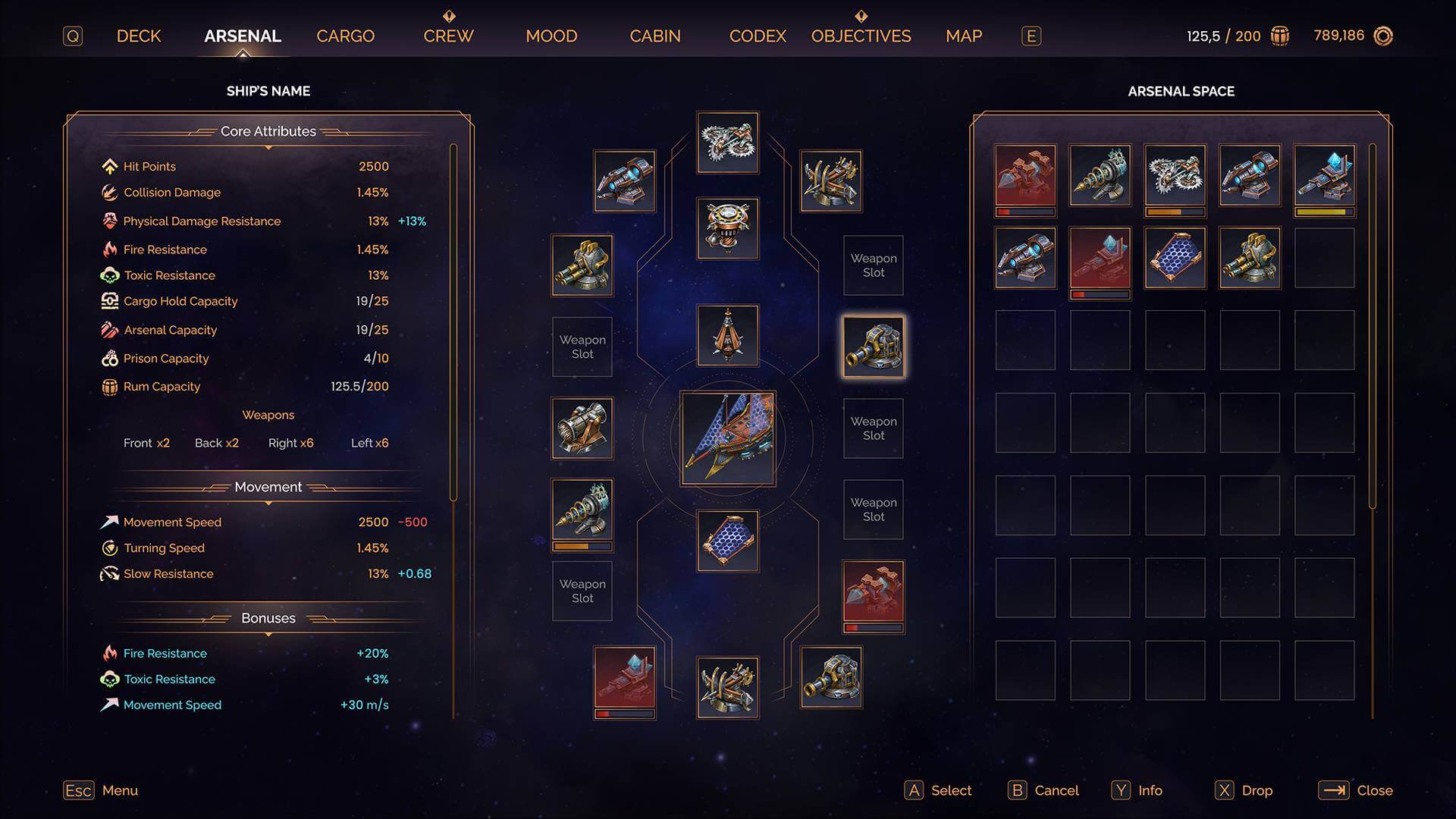The image size is (1456, 819).
Task: Open the Cargo tab
Action: (345, 36)
